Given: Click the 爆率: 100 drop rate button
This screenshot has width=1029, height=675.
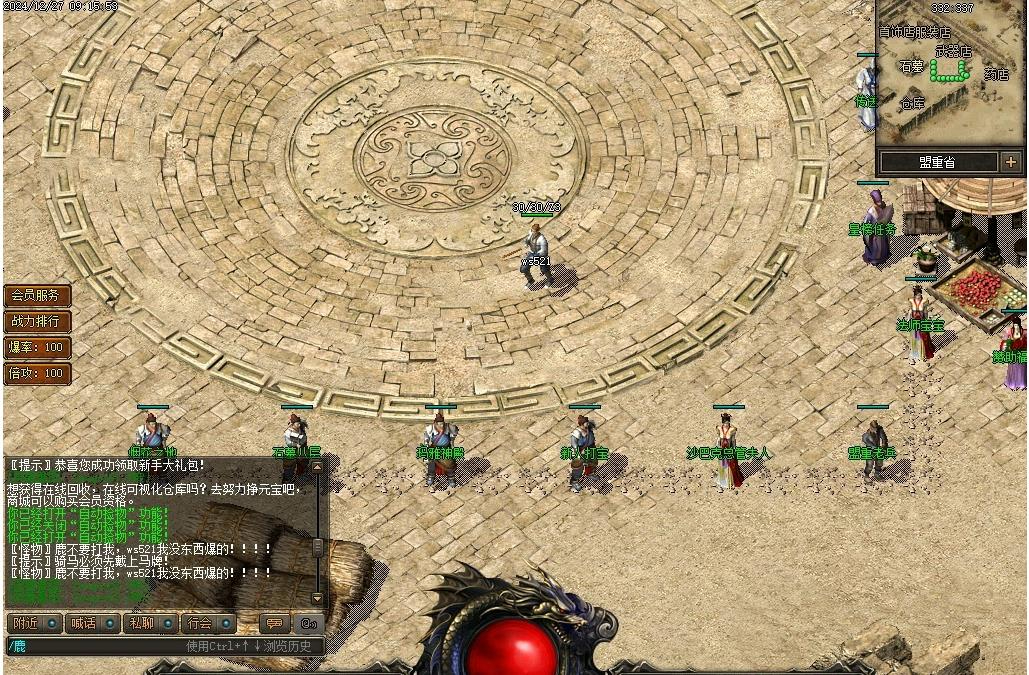Looking at the screenshot, I should (36, 348).
